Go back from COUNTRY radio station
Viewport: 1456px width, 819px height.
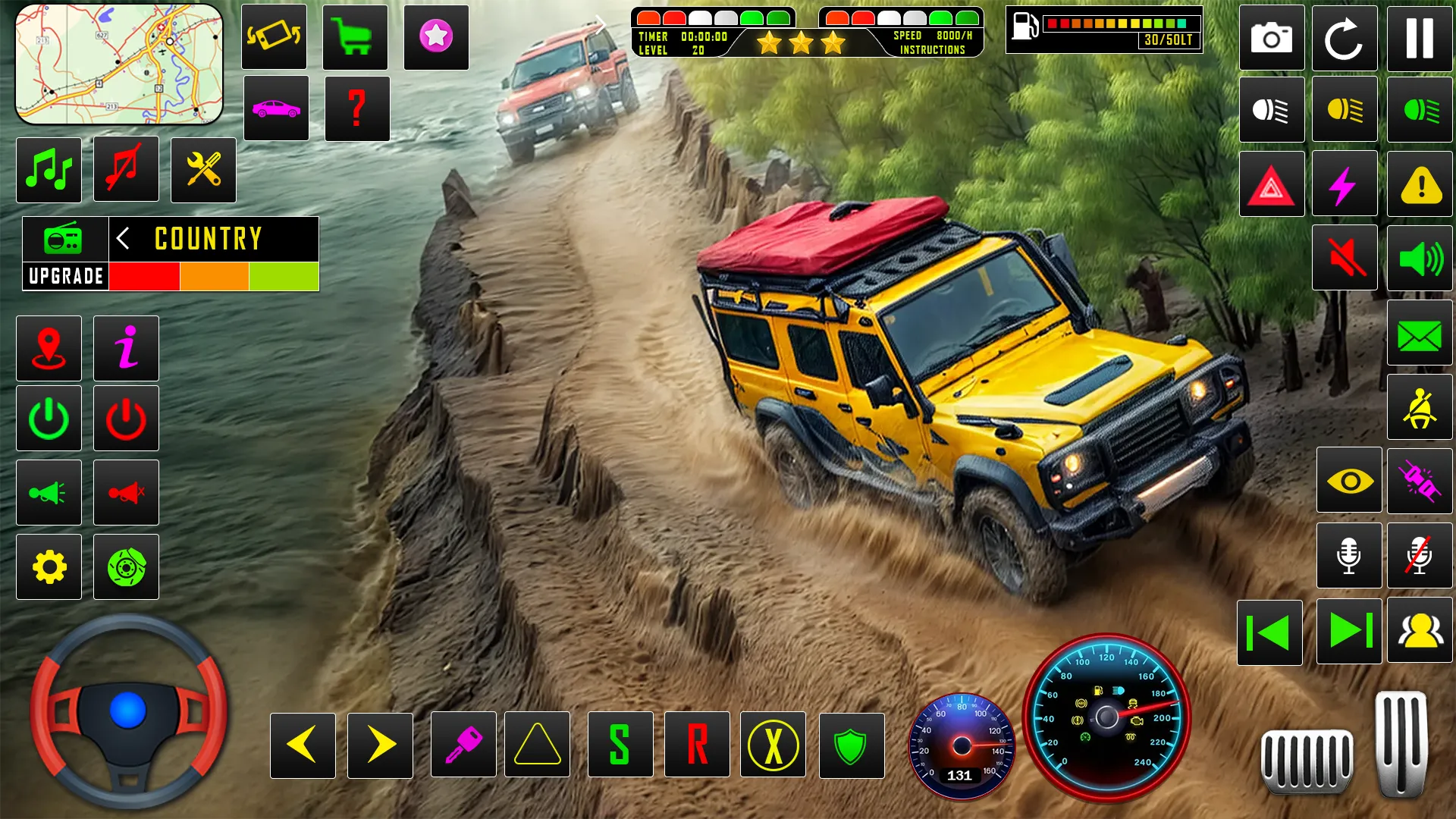124,239
